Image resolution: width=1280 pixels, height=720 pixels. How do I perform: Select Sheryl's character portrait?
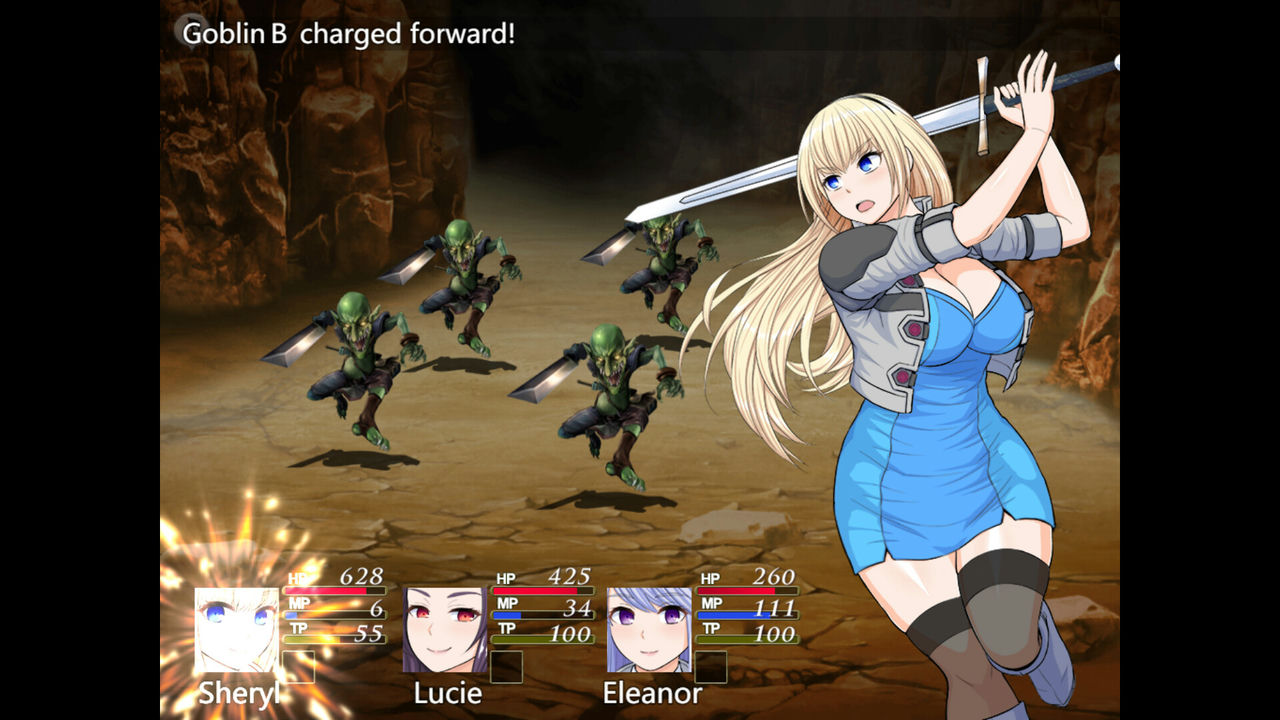point(237,630)
